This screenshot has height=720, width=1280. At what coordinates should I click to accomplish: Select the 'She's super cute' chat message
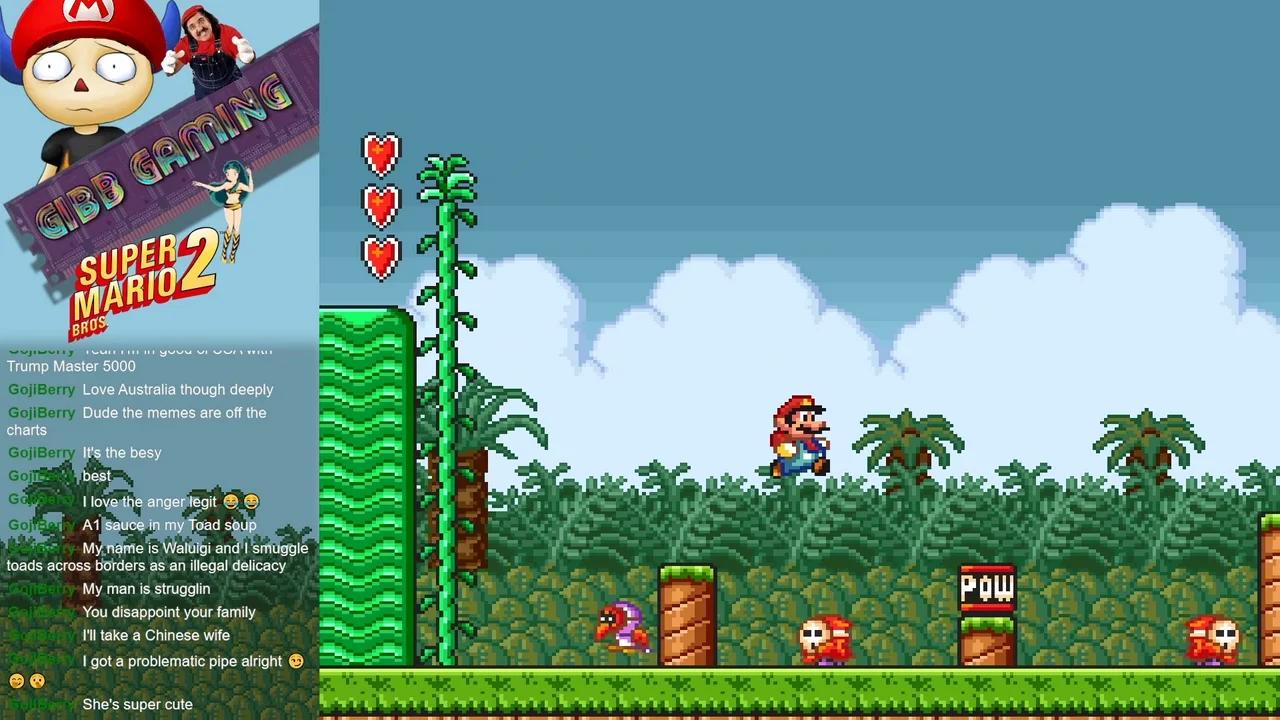point(137,704)
